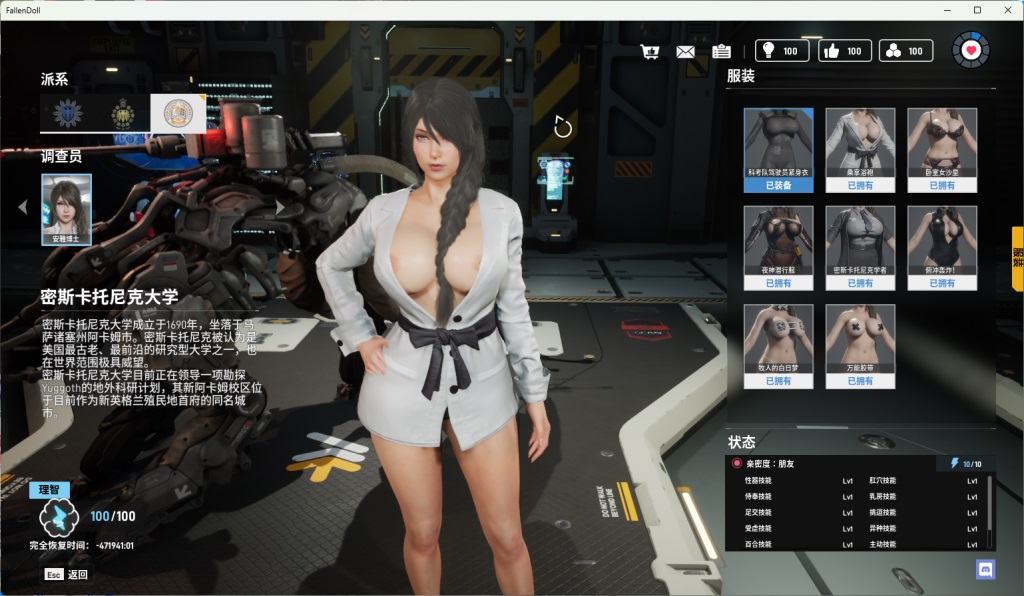Select the Miskatonic University seal tab
Screen dimensions: 1024x596
point(178,113)
